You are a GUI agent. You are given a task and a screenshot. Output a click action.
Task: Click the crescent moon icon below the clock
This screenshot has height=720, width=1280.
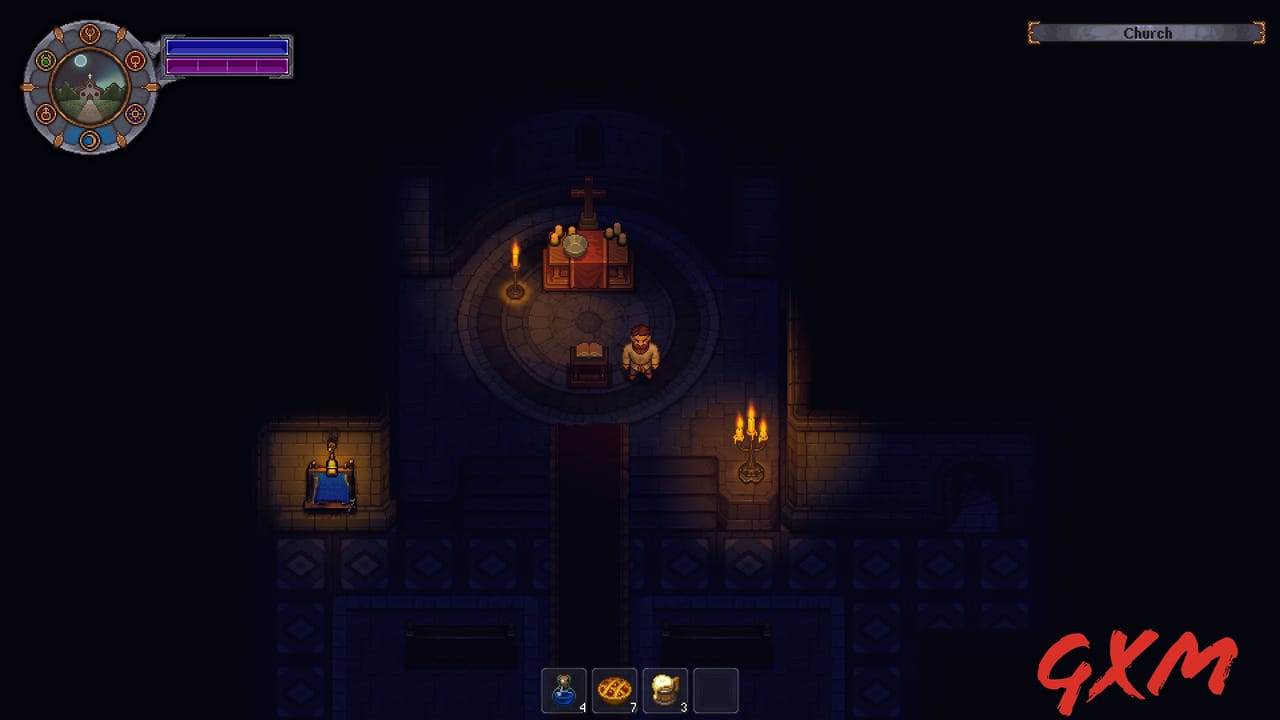pos(90,141)
